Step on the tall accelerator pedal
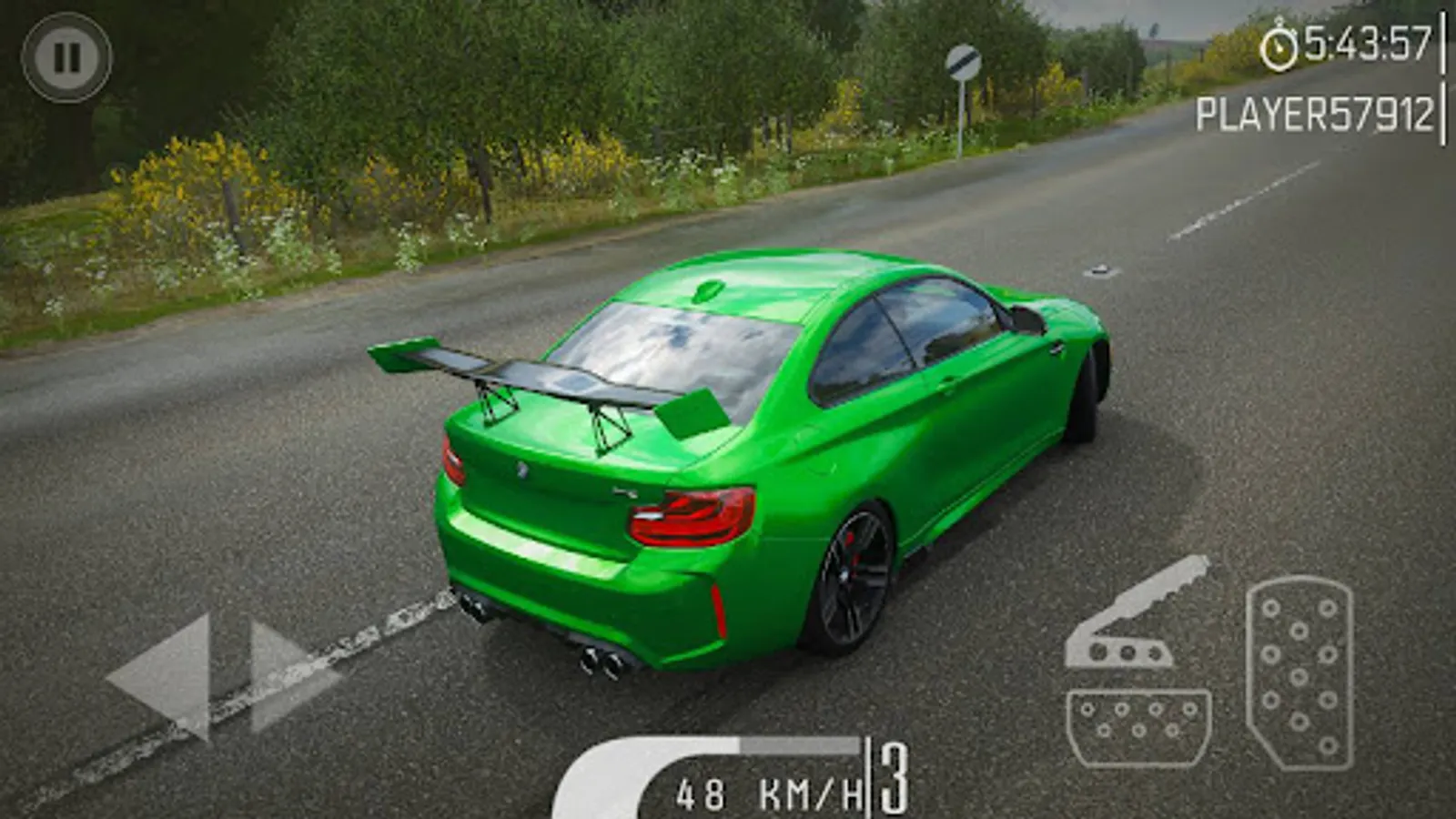The width and height of the screenshot is (1456, 819). [x=1299, y=673]
